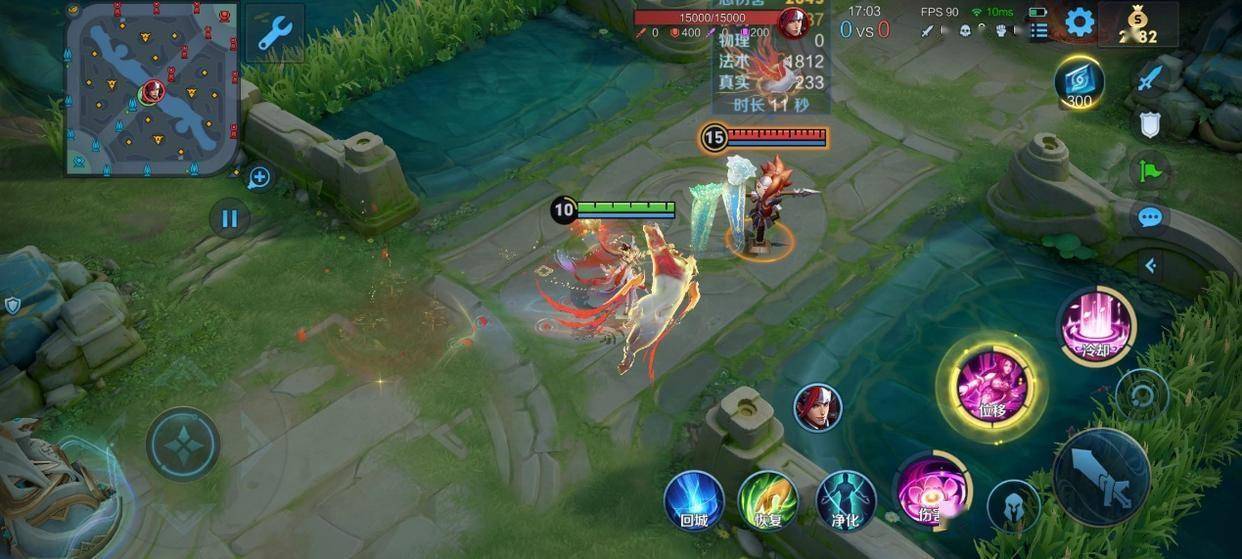Hit the sword basic attack button

[x=1101, y=477]
